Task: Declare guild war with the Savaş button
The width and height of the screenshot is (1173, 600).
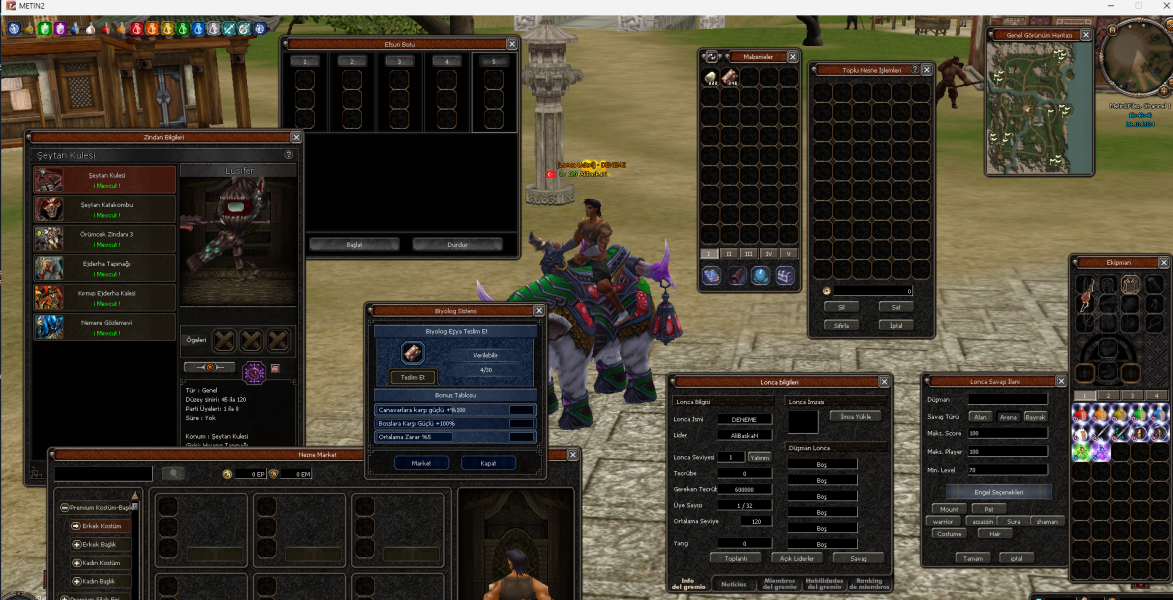Action: pyautogui.click(x=857, y=558)
